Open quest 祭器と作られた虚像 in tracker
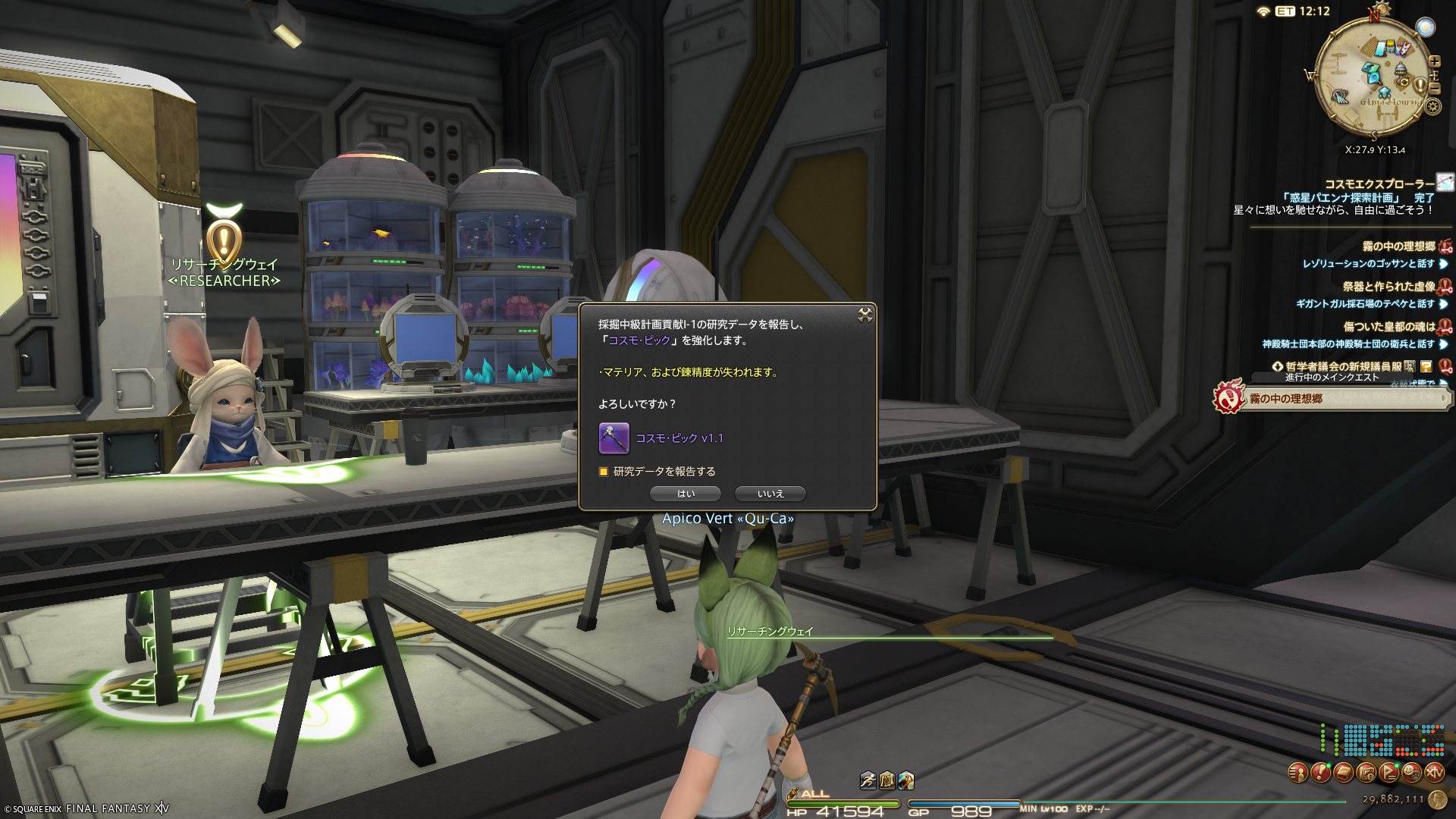This screenshot has height=819, width=1456. pyautogui.click(x=1388, y=287)
